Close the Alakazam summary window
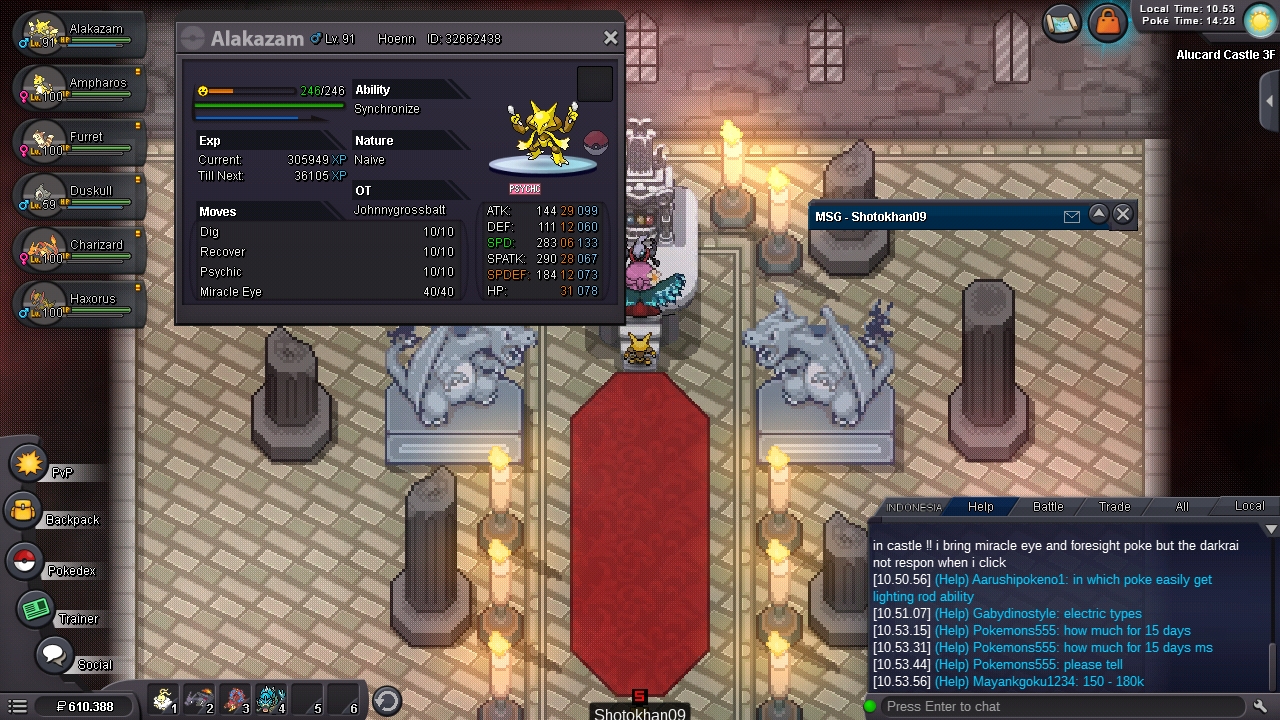This screenshot has width=1280, height=720. (x=610, y=39)
